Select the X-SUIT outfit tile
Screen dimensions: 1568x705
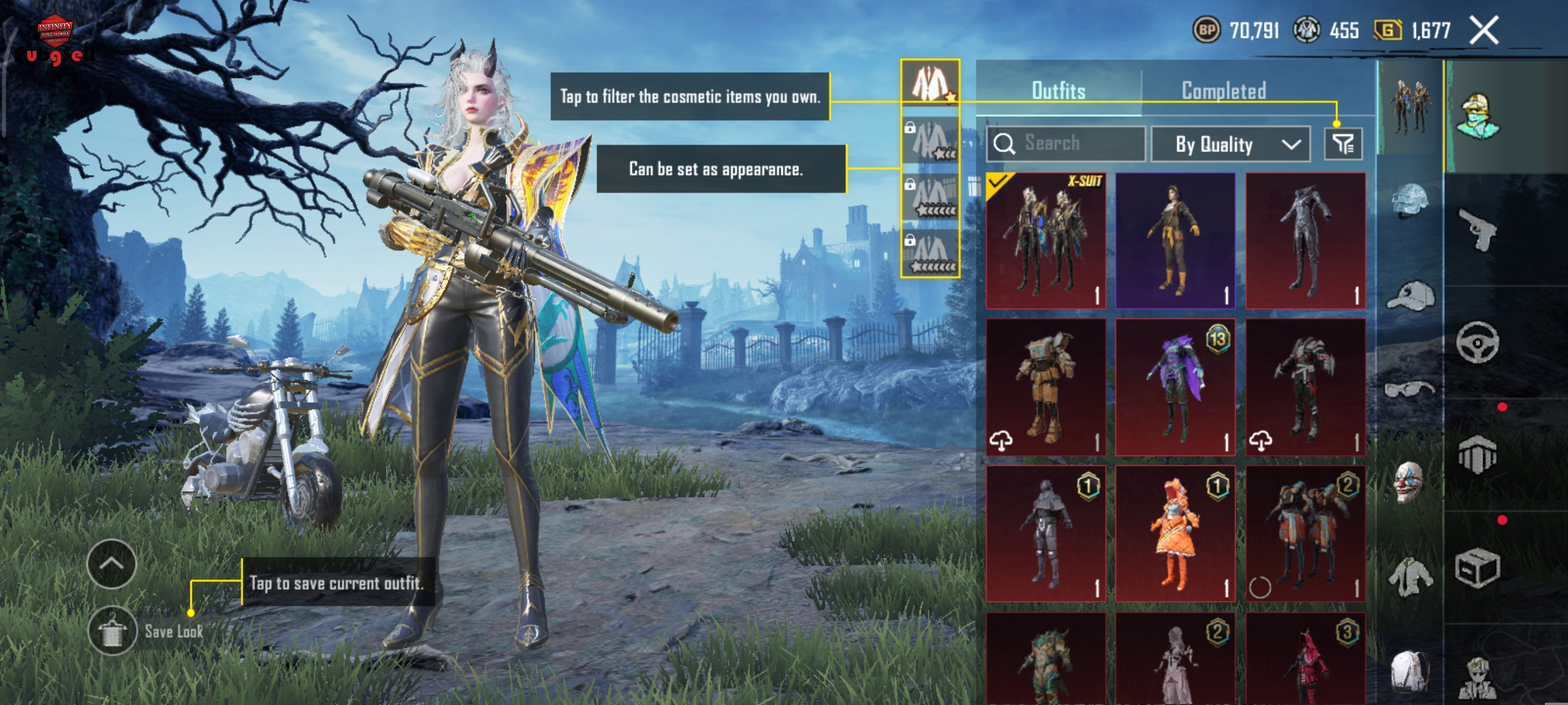pyautogui.click(x=1045, y=240)
